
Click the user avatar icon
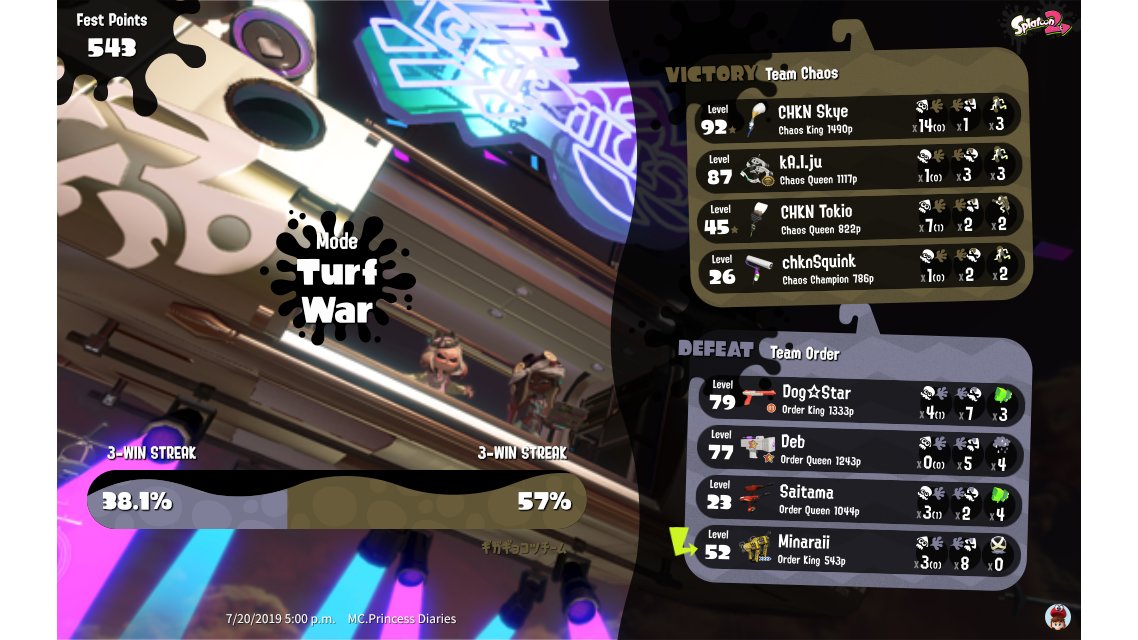pos(1057,615)
